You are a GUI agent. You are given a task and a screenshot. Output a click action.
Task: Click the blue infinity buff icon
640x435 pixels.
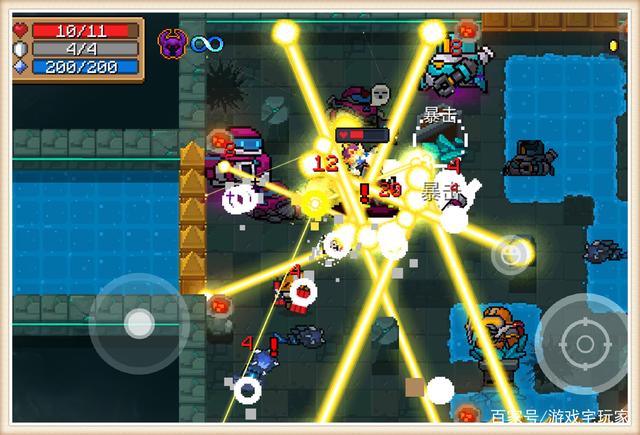tap(206, 43)
